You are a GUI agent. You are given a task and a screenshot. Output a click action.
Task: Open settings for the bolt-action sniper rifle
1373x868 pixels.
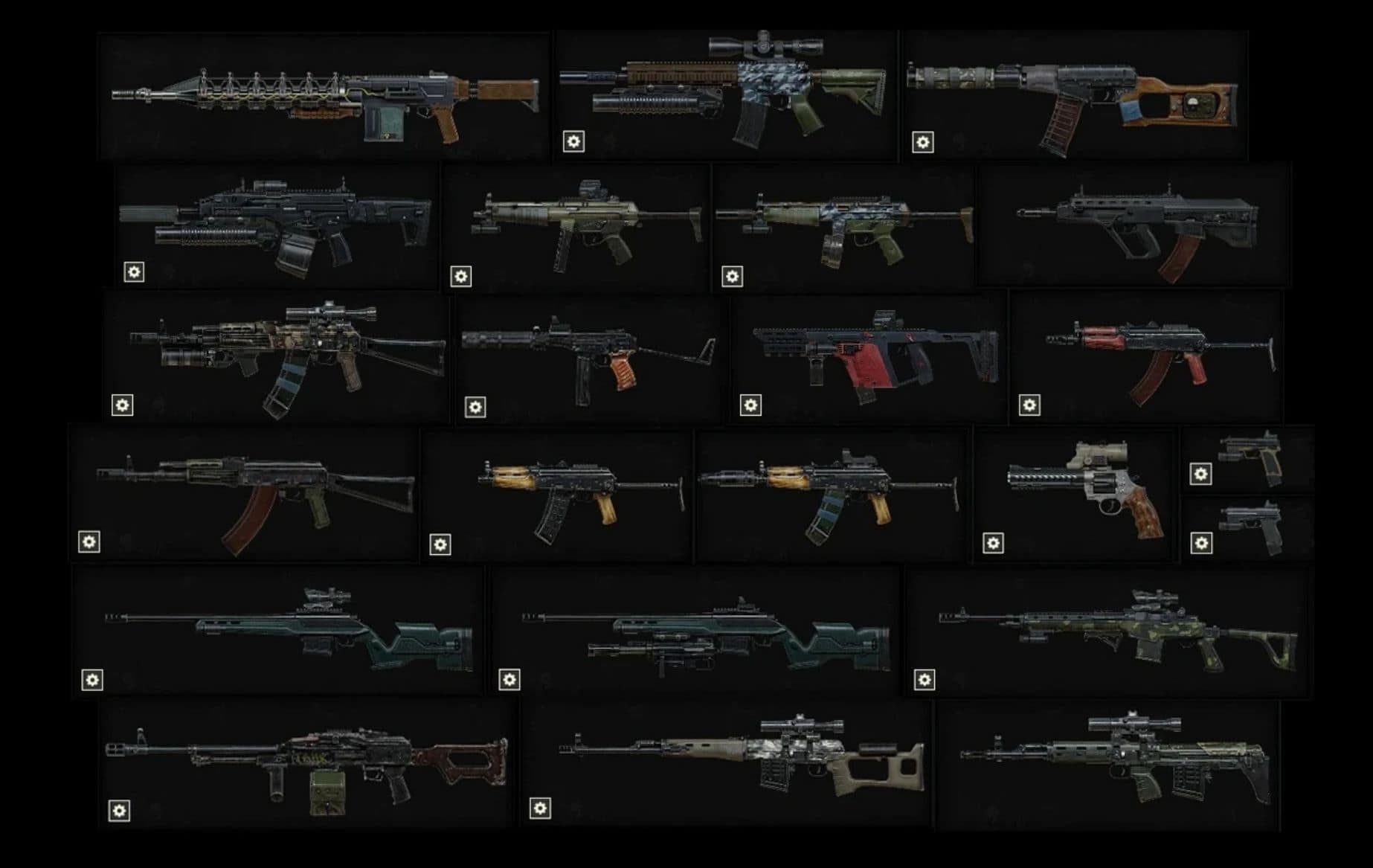click(x=91, y=680)
